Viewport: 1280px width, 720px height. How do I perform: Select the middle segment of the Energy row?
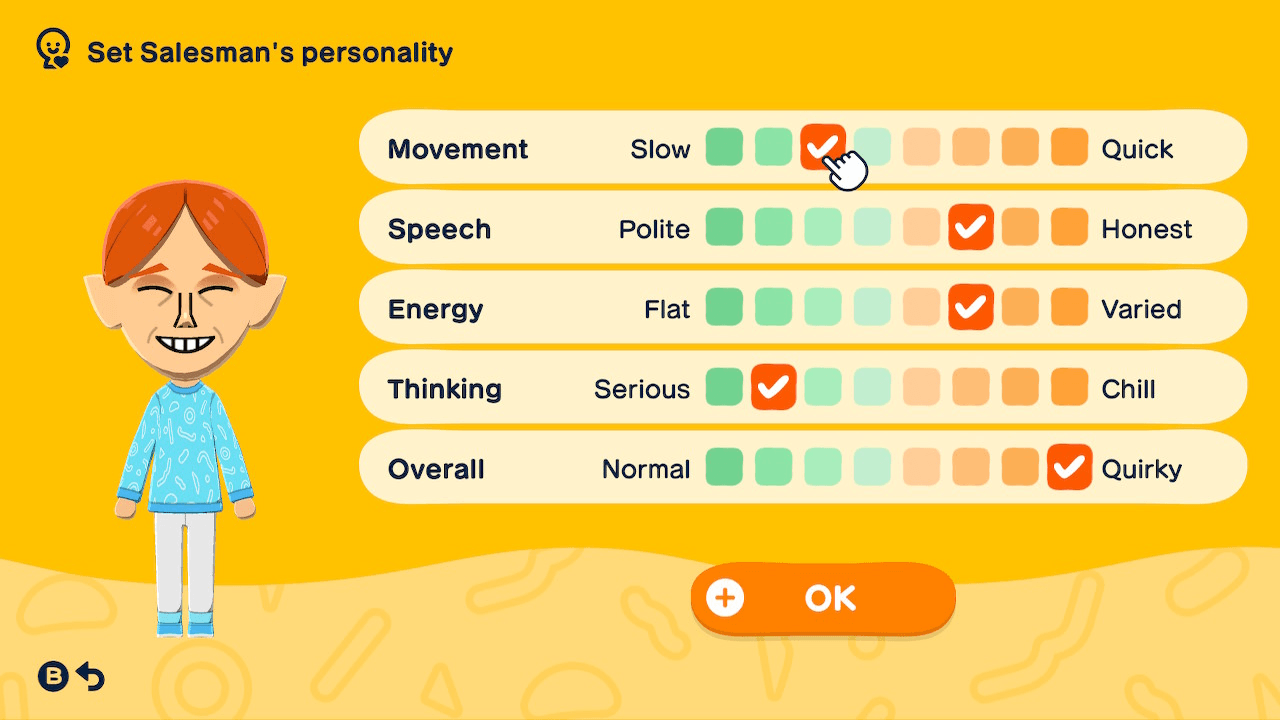[871, 308]
